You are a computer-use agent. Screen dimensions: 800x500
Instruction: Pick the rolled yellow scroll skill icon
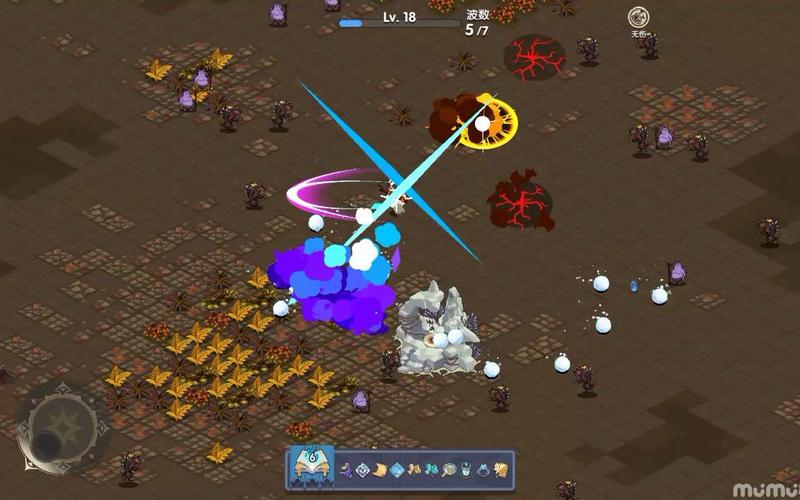[x=380, y=470]
